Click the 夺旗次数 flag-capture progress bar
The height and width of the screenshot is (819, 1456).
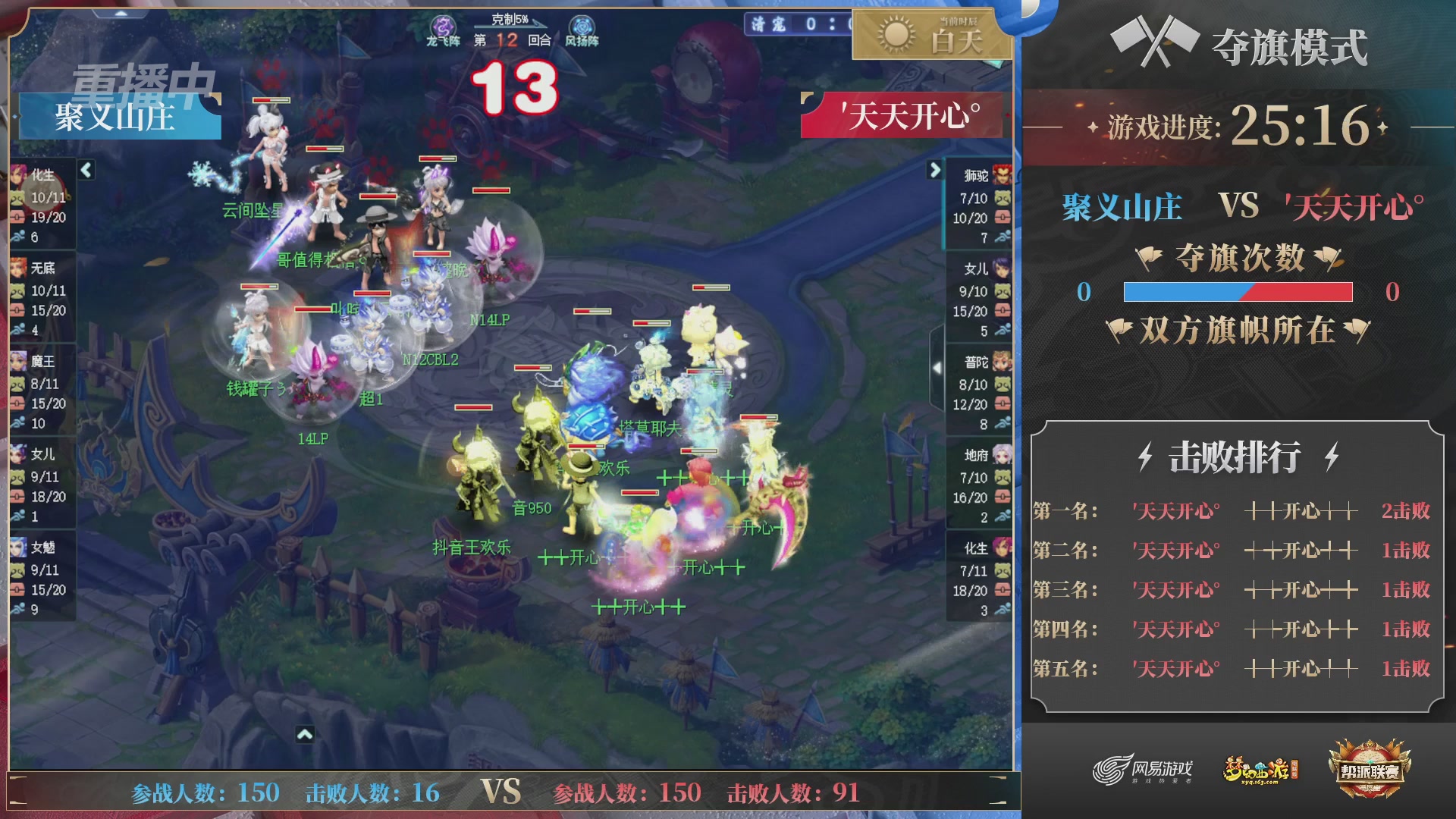pos(1238,290)
